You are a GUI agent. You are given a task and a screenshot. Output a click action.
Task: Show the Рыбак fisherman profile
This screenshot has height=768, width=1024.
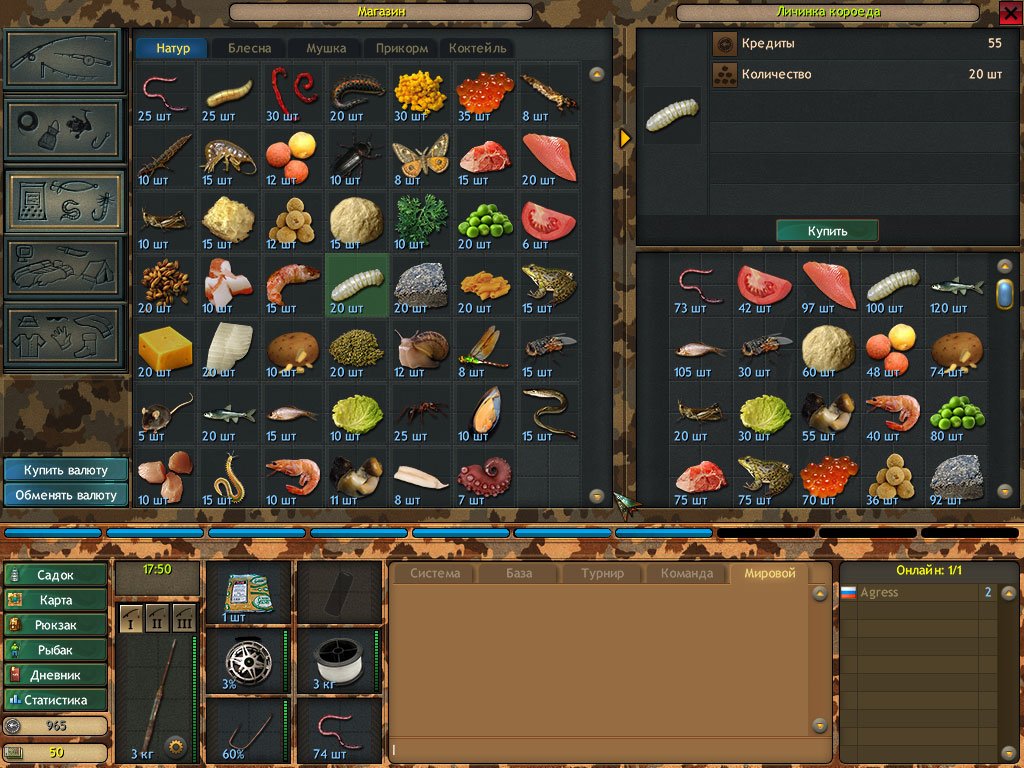point(56,650)
